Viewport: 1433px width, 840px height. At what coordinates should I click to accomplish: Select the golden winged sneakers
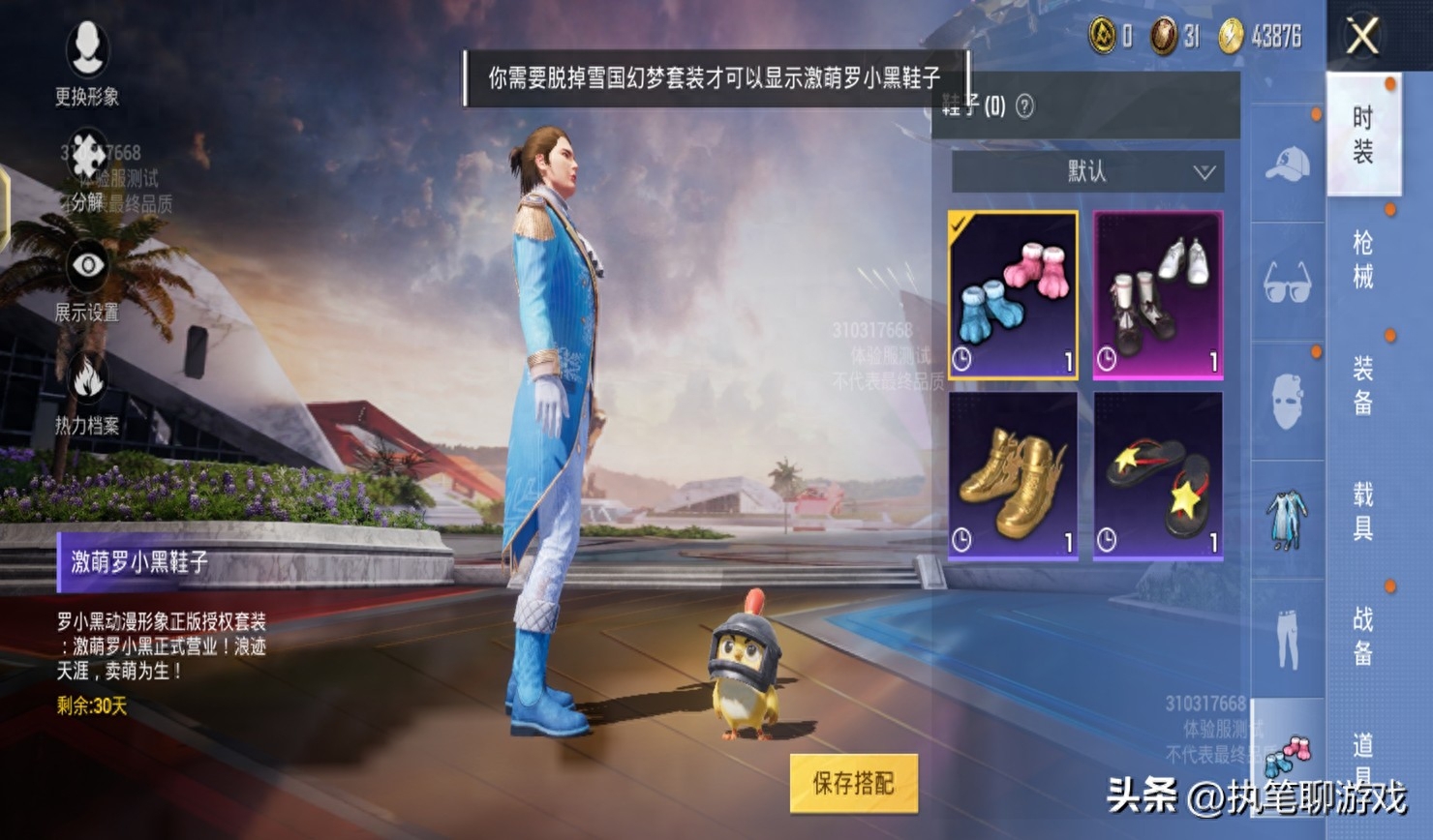click(x=1013, y=475)
